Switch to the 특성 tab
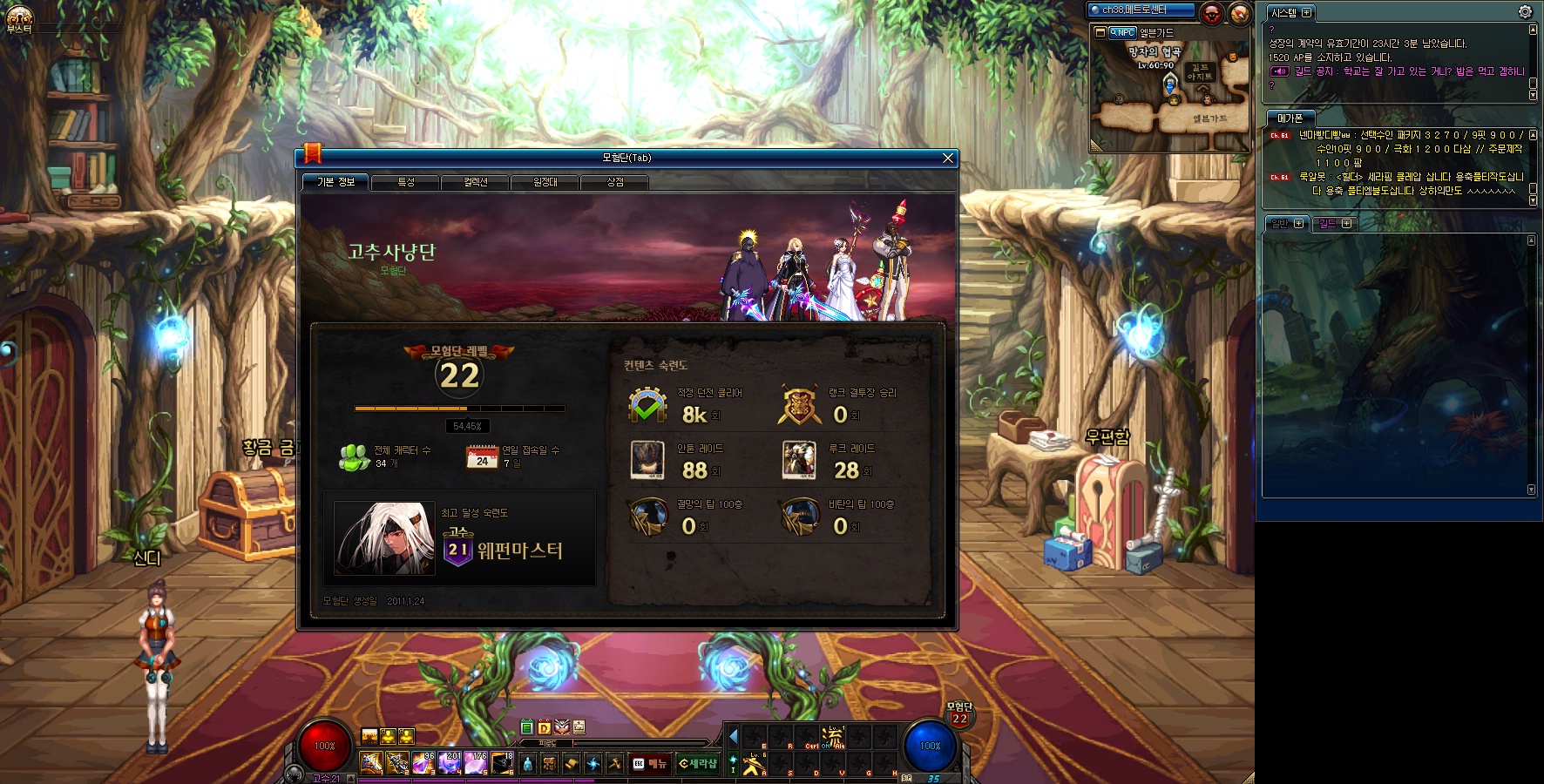The width and height of the screenshot is (1544, 784). pos(406,182)
